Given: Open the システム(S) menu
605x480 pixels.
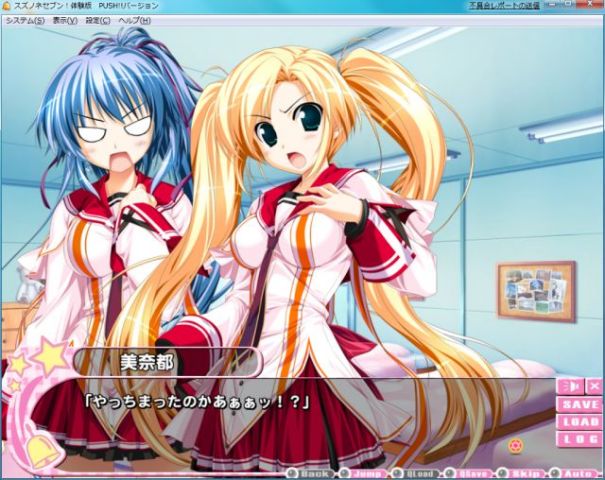Looking at the screenshot, I should pos(25,20).
